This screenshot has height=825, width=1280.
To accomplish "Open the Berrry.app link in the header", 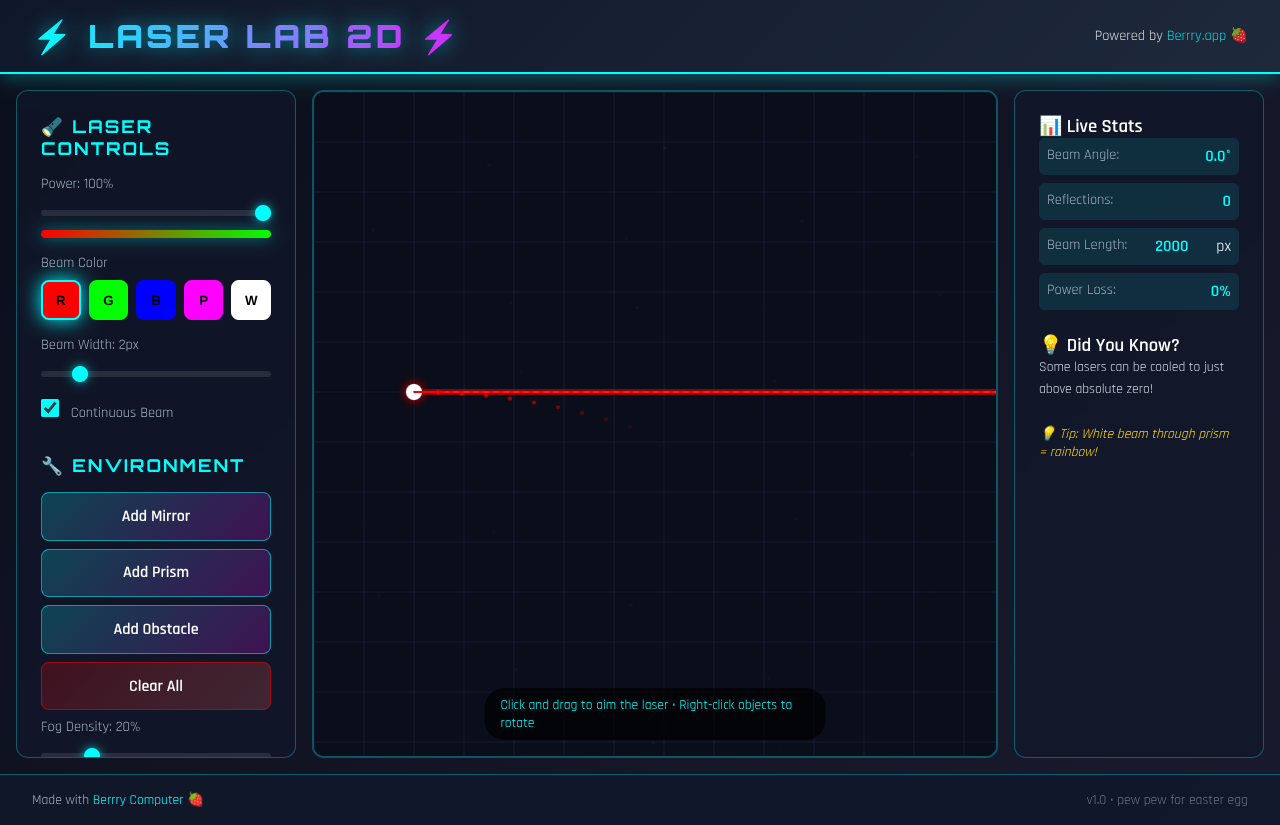I will point(1196,35).
